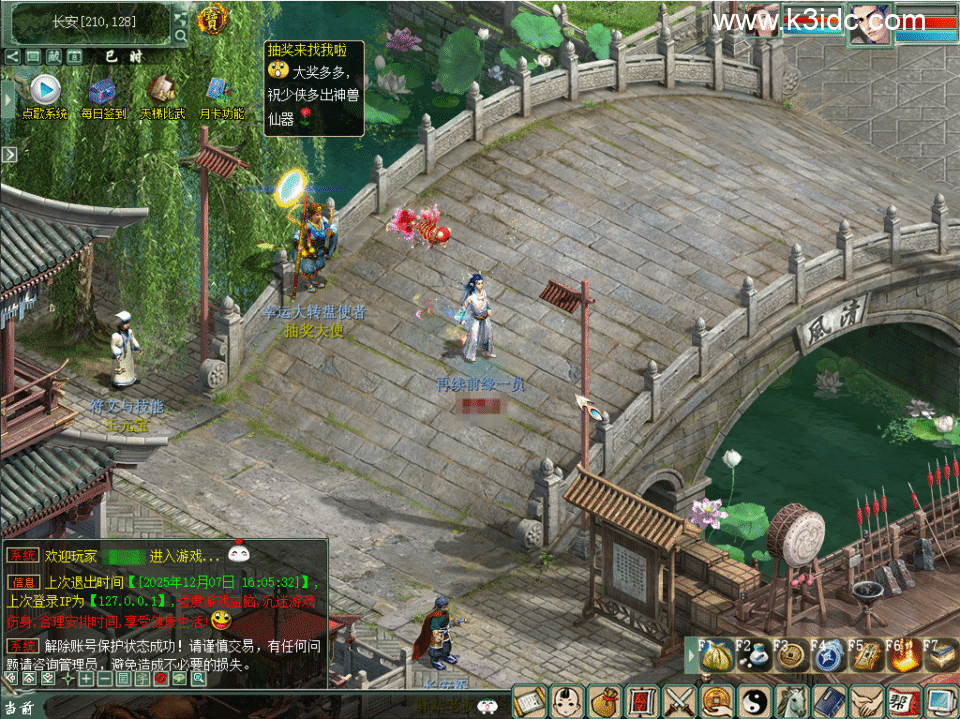Open the white horse mount button
The width and height of the screenshot is (960, 719).
tap(791, 700)
